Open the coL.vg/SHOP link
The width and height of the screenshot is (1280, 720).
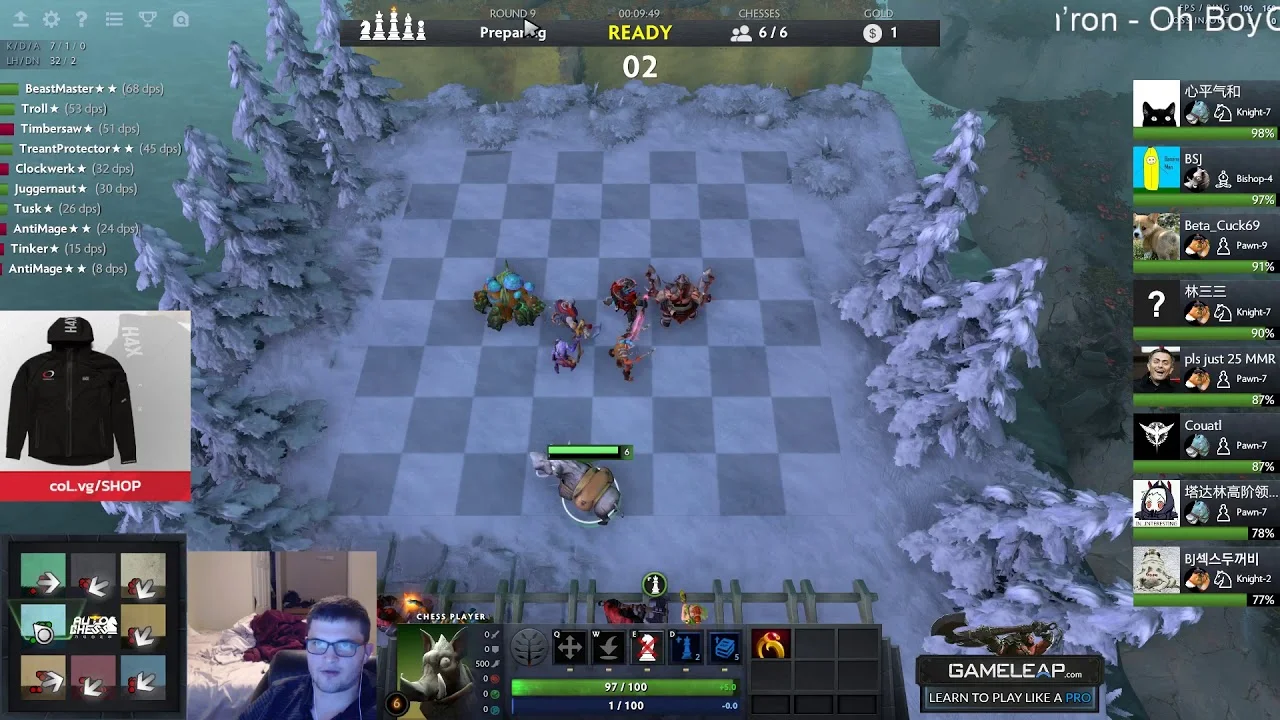point(95,487)
